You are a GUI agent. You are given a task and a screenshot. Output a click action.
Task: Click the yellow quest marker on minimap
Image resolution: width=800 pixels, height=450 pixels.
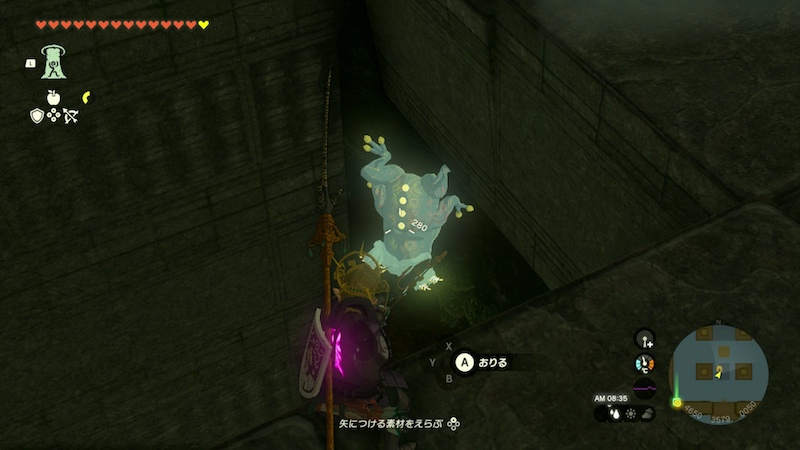(x=677, y=403)
